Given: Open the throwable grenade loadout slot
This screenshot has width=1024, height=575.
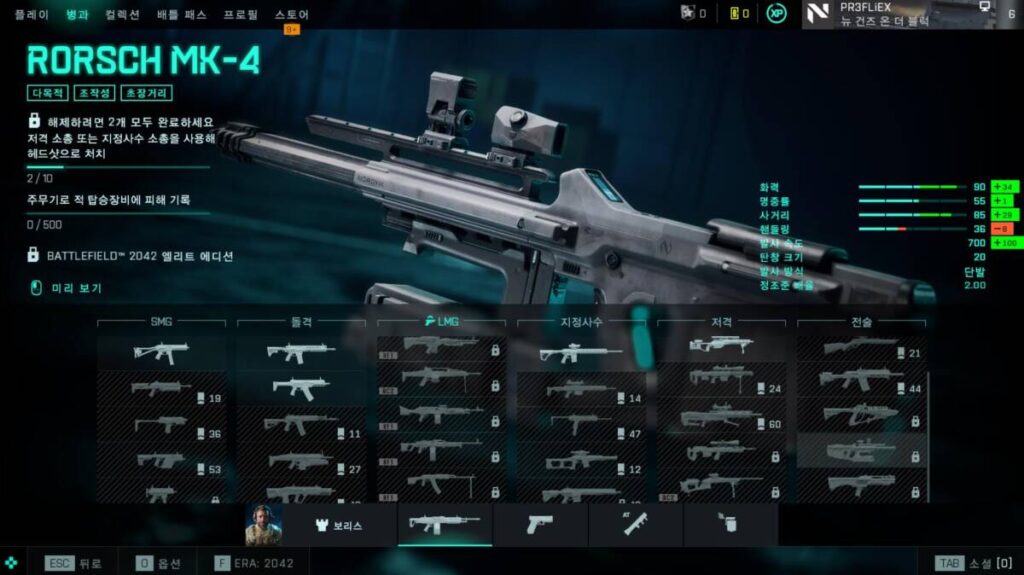Looking at the screenshot, I should click(x=730, y=524).
